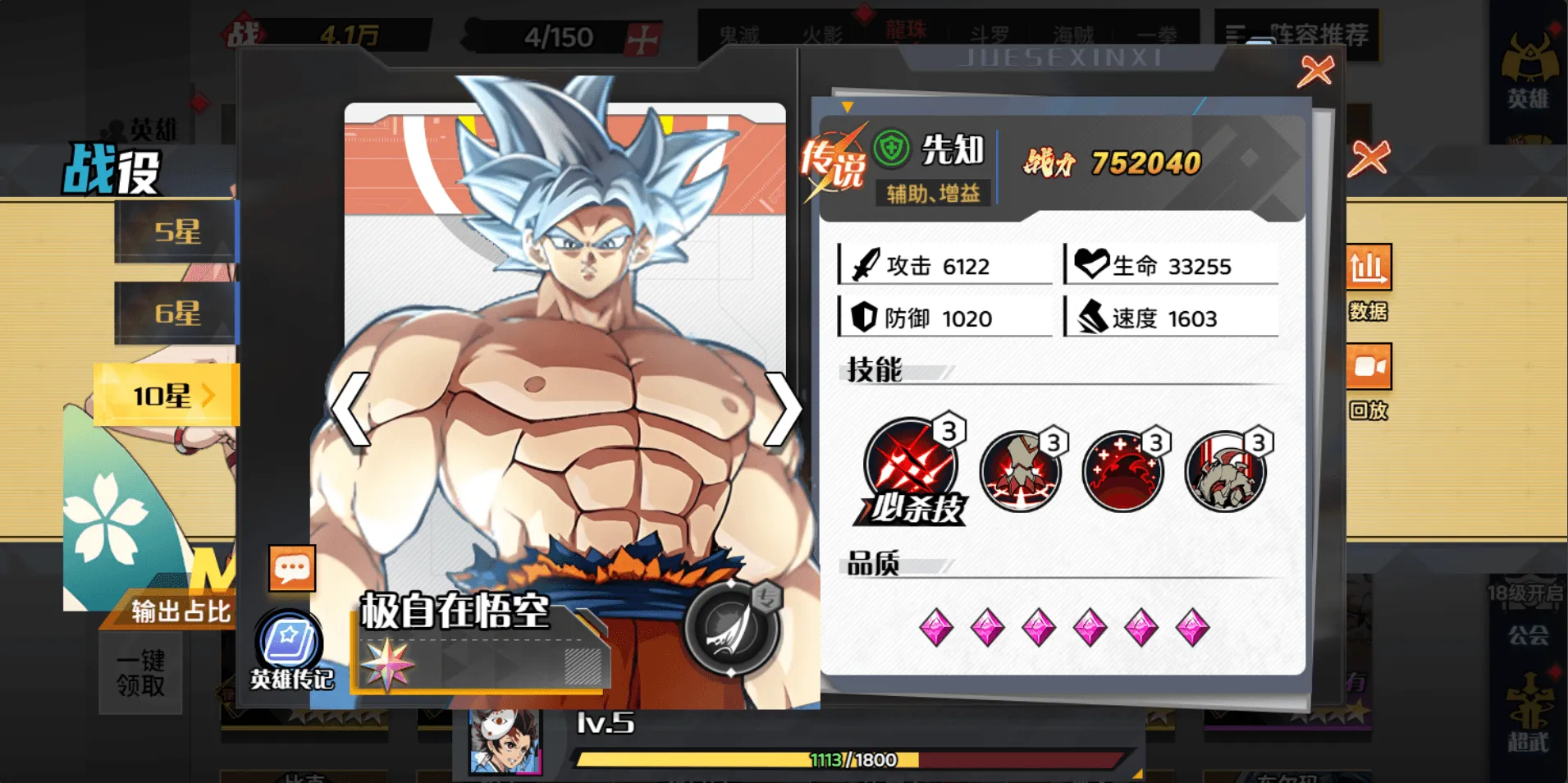Open the orange chat bubble comments
This screenshot has width=1568, height=783.
pyautogui.click(x=292, y=568)
